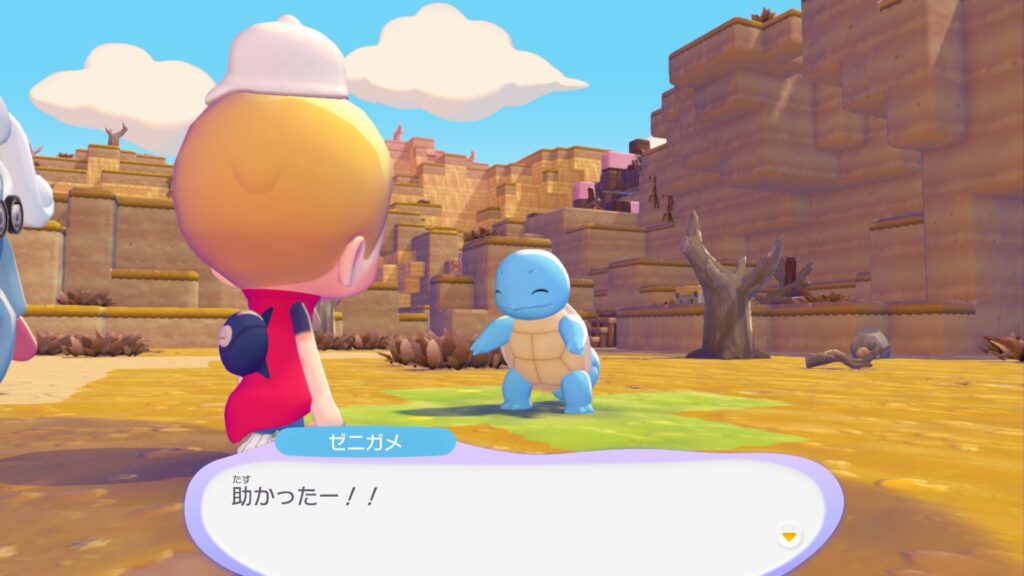Advance dialogue with the orange arrow indicator

(x=789, y=537)
